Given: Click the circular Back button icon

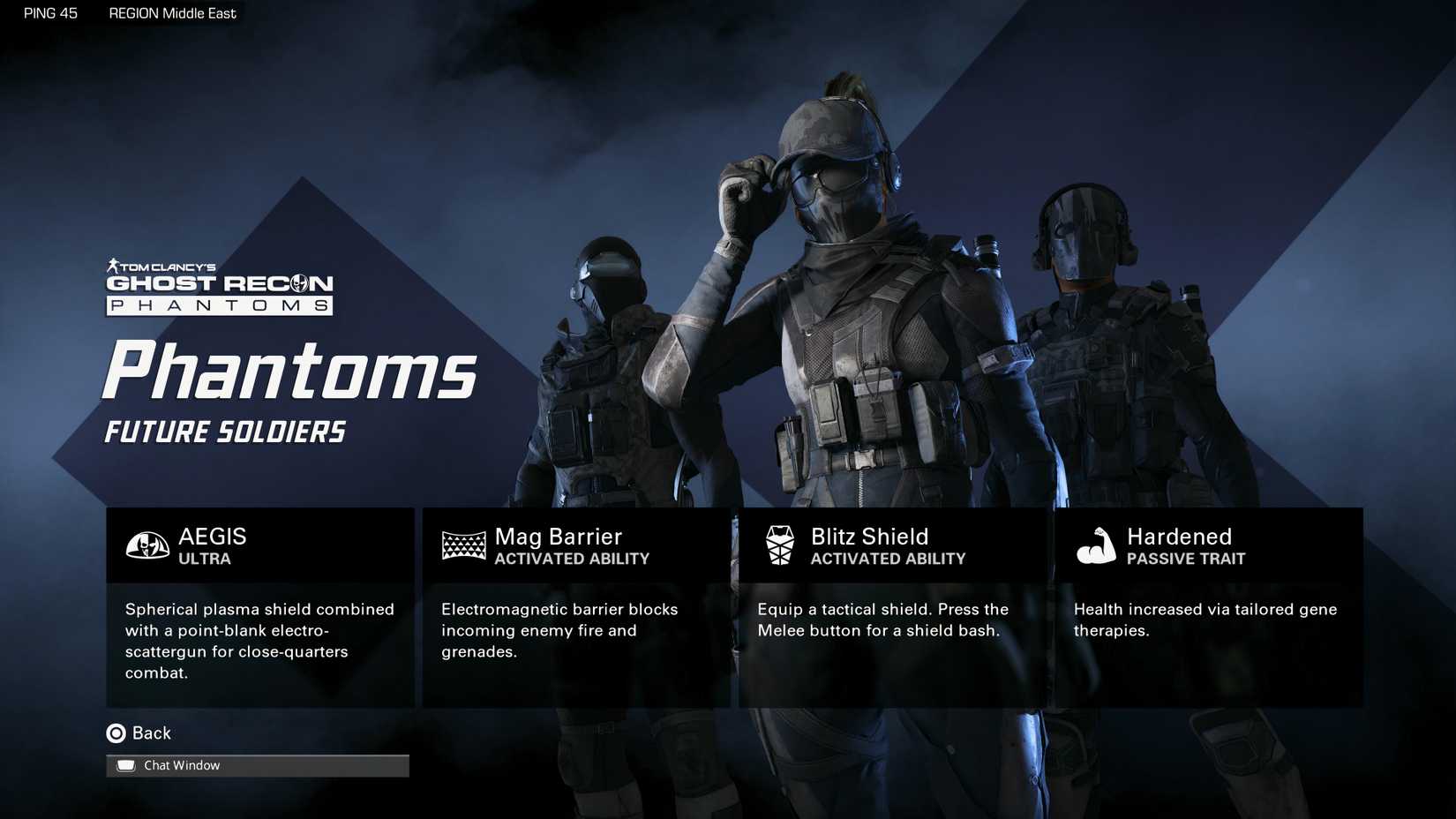Looking at the screenshot, I should click(116, 733).
